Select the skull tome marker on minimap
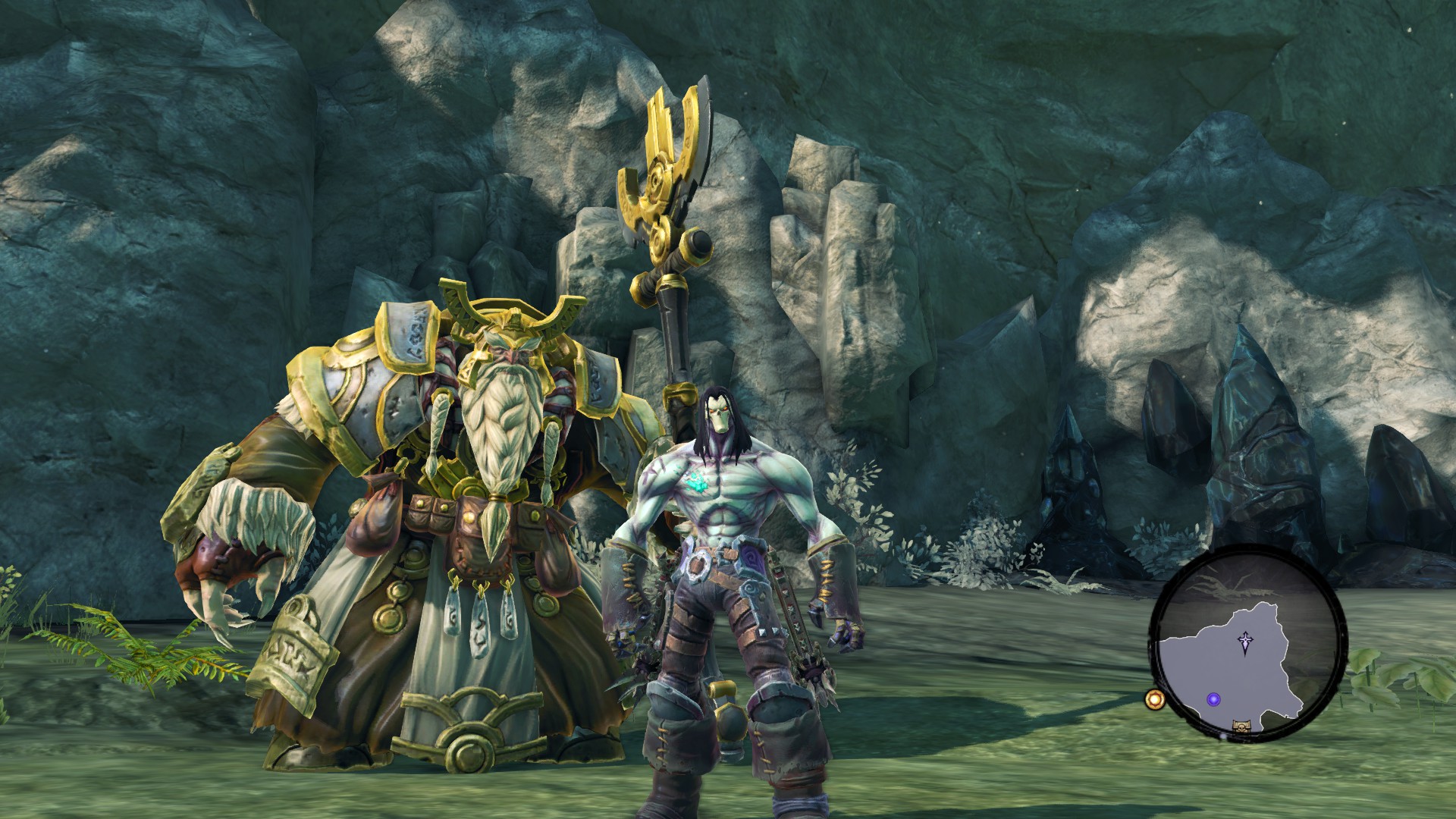 [1241, 726]
